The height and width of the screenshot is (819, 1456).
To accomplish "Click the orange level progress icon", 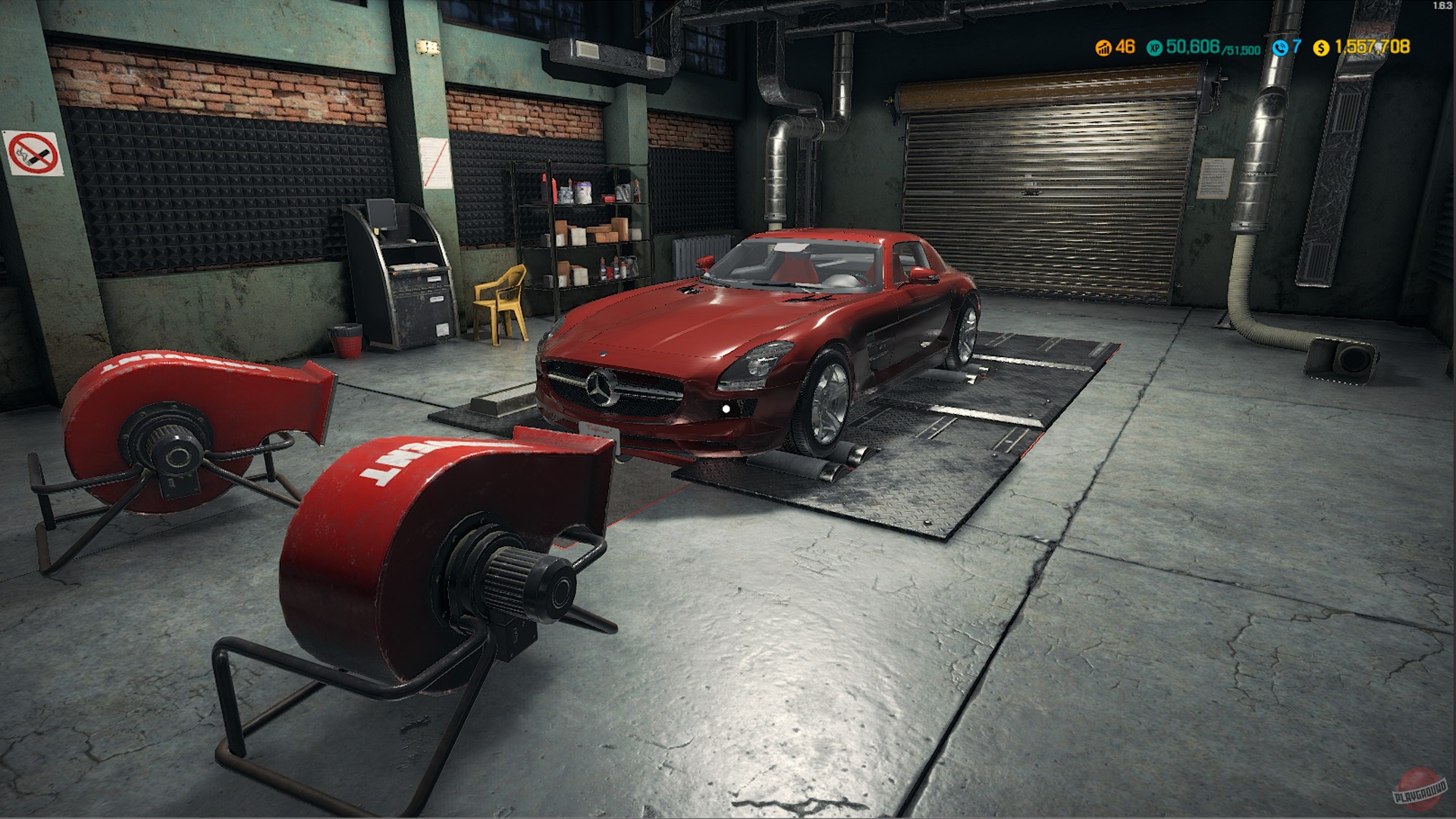I will pyautogui.click(x=1103, y=47).
